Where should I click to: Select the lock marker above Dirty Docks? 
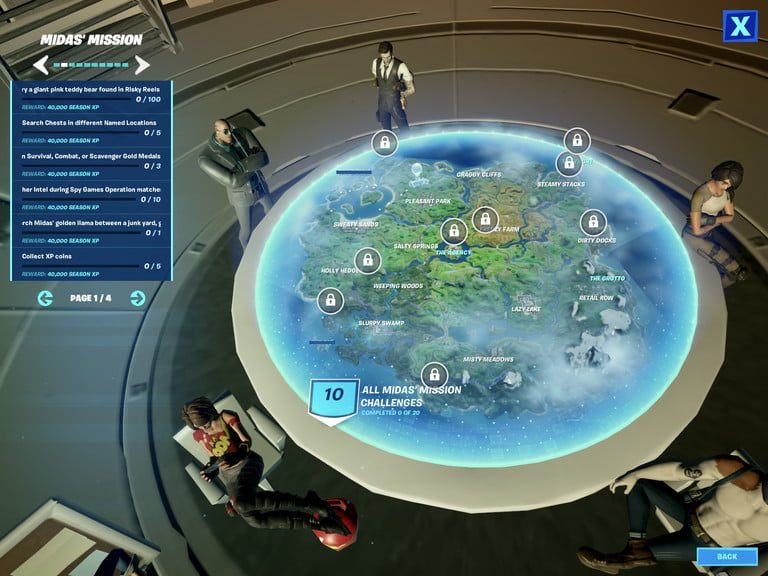coord(593,222)
